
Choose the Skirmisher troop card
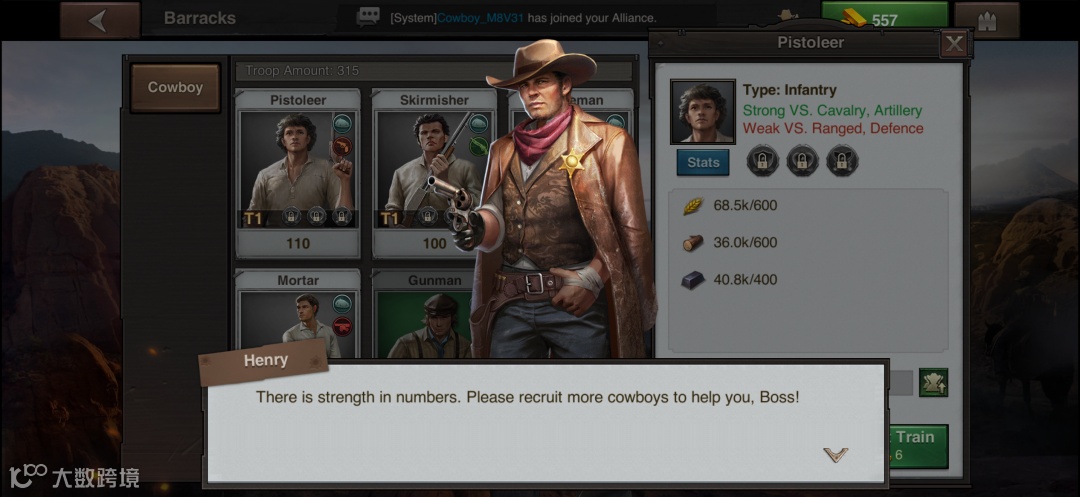point(434,172)
